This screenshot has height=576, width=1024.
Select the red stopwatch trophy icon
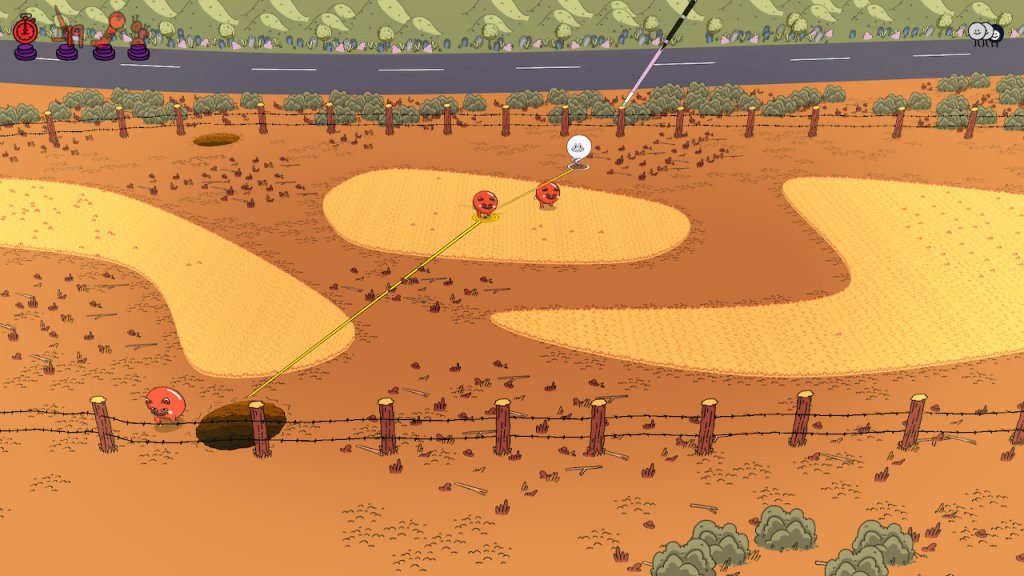[x=26, y=32]
